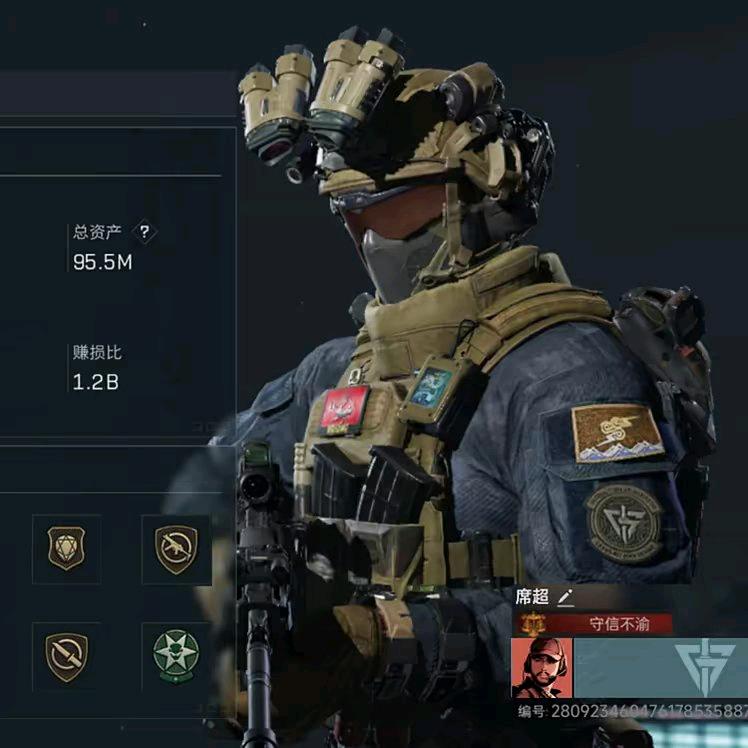
Task: Select the teal name card banner
Action: [x=660, y=668]
